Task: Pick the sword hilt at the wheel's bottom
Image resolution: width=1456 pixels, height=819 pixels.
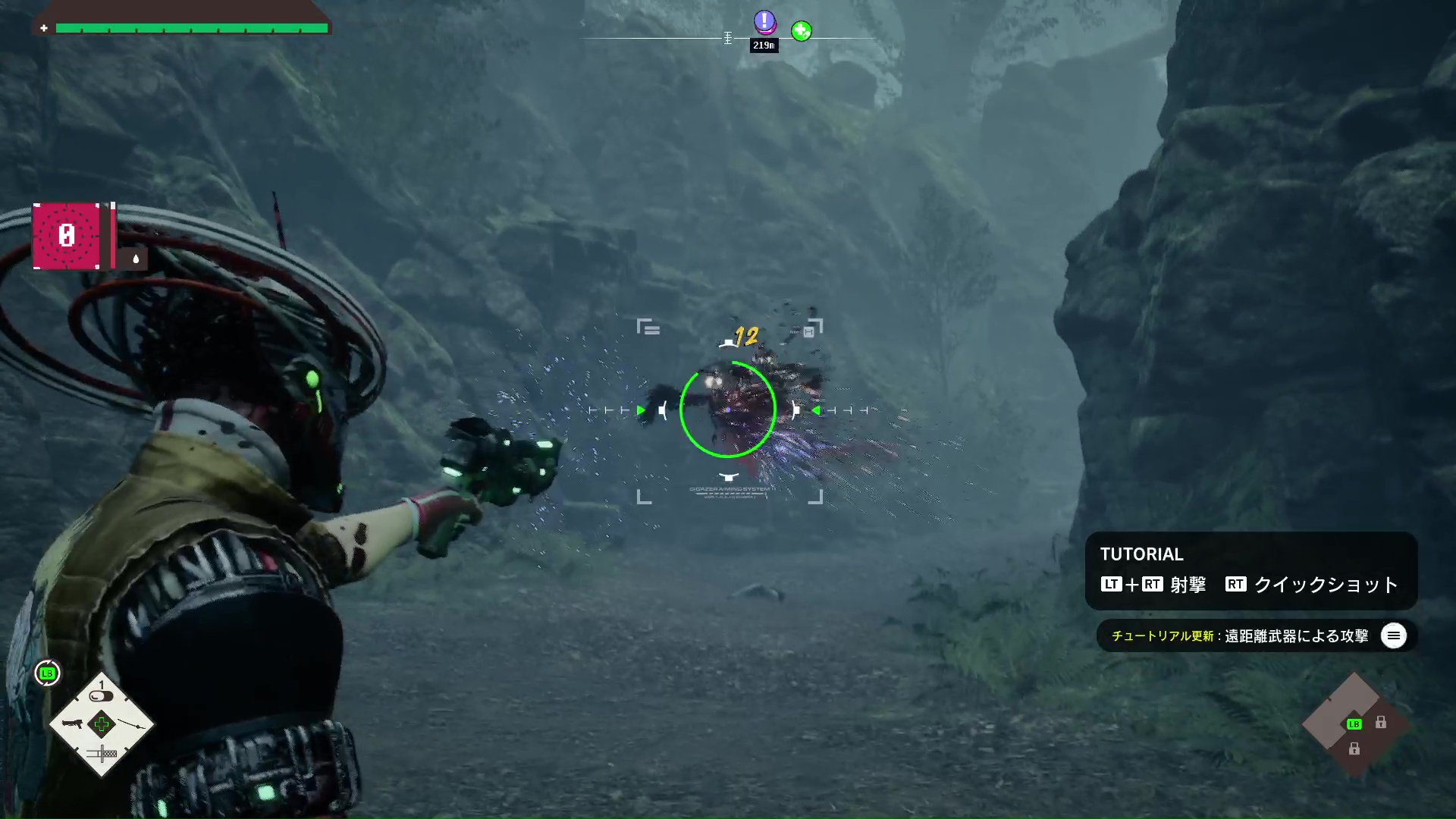Action: coord(102,754)
